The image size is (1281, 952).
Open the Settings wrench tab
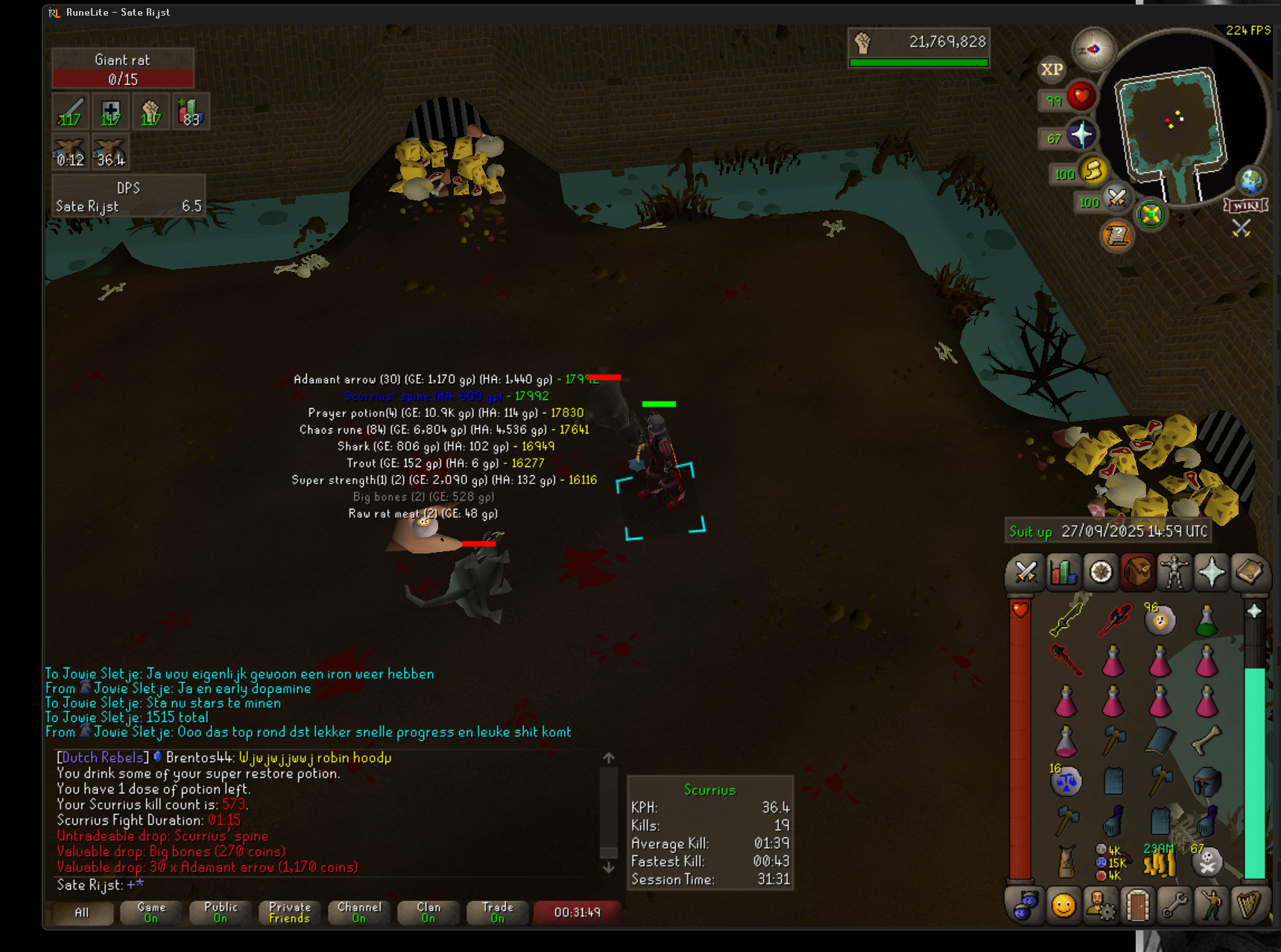pyautogui.click(x=1174, y=906)
